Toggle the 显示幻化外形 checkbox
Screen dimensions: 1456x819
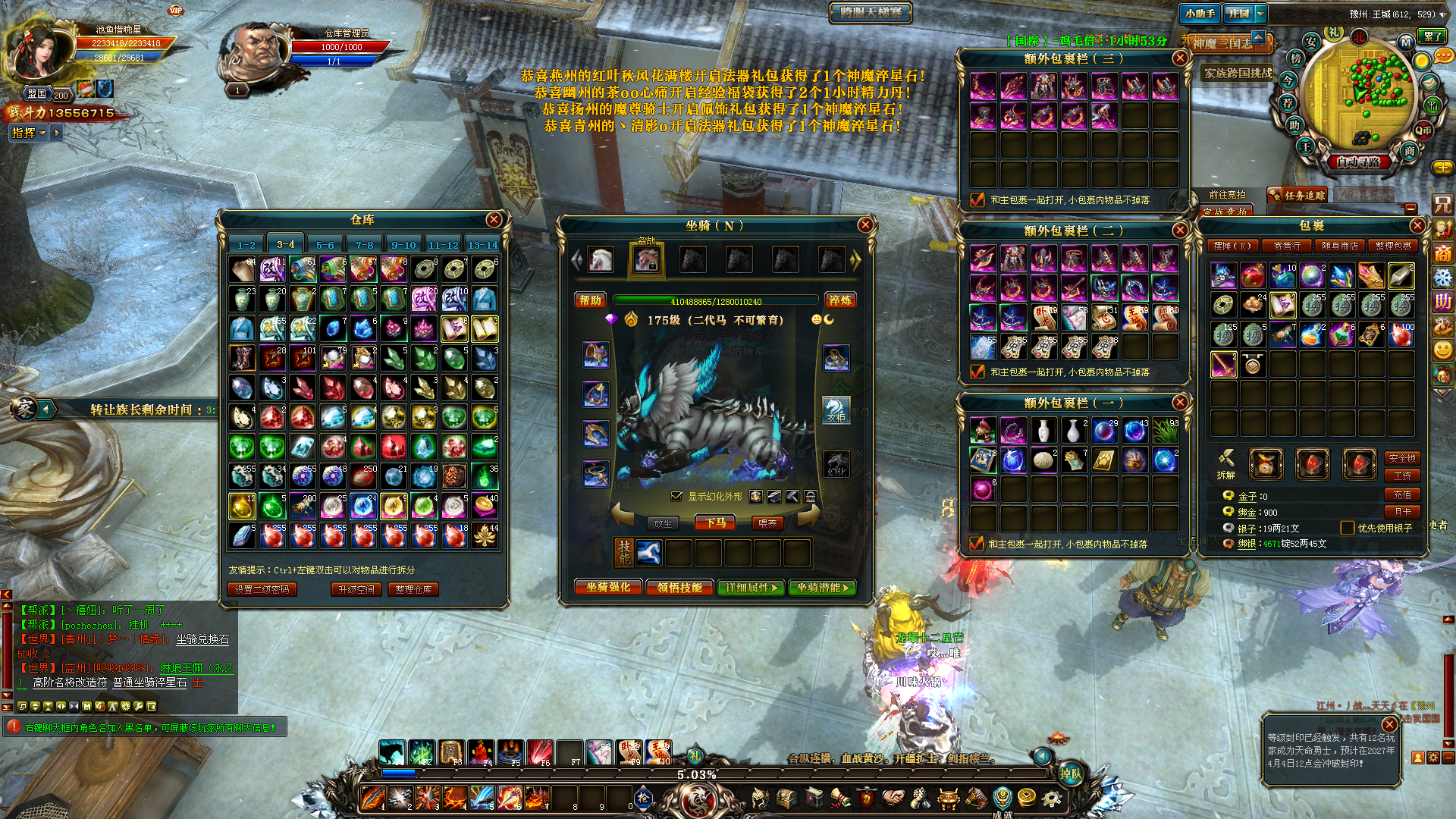click(676, 497)
